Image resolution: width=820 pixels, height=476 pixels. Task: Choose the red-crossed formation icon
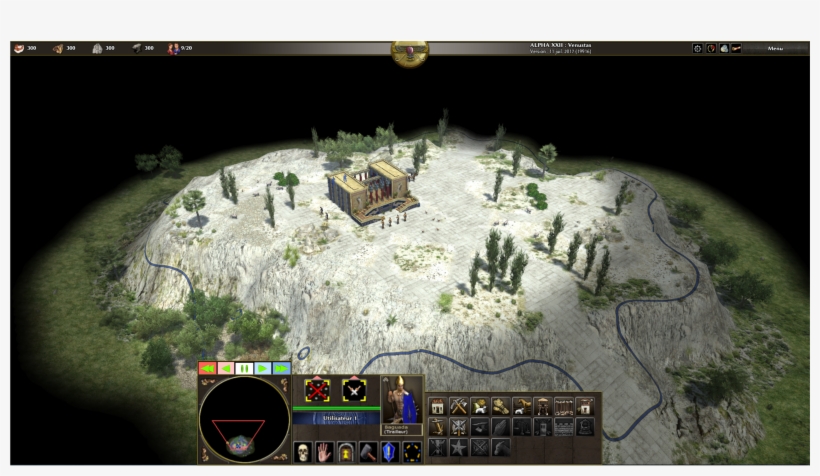point(317,391)
